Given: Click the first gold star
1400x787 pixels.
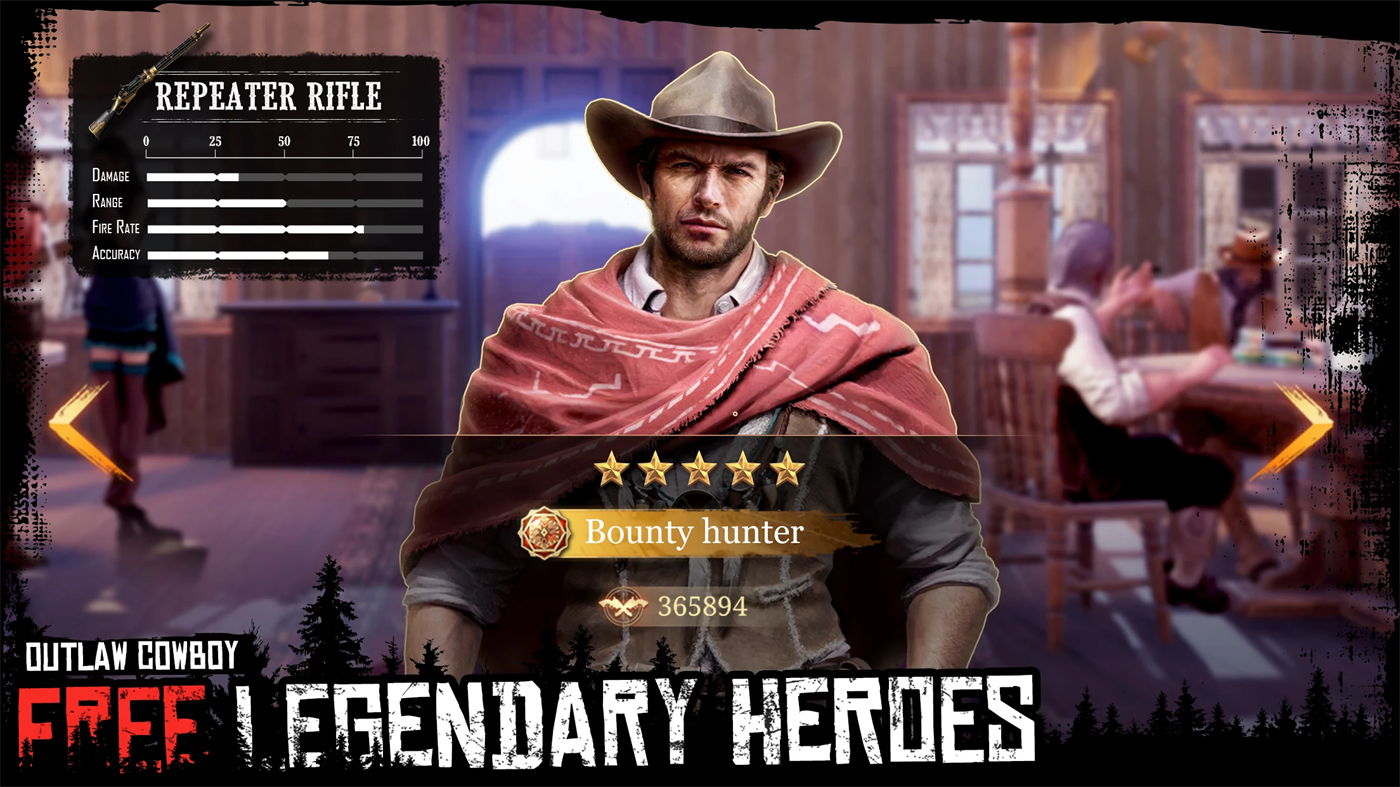Looking at the screenshot, I should tap(610, 470).
